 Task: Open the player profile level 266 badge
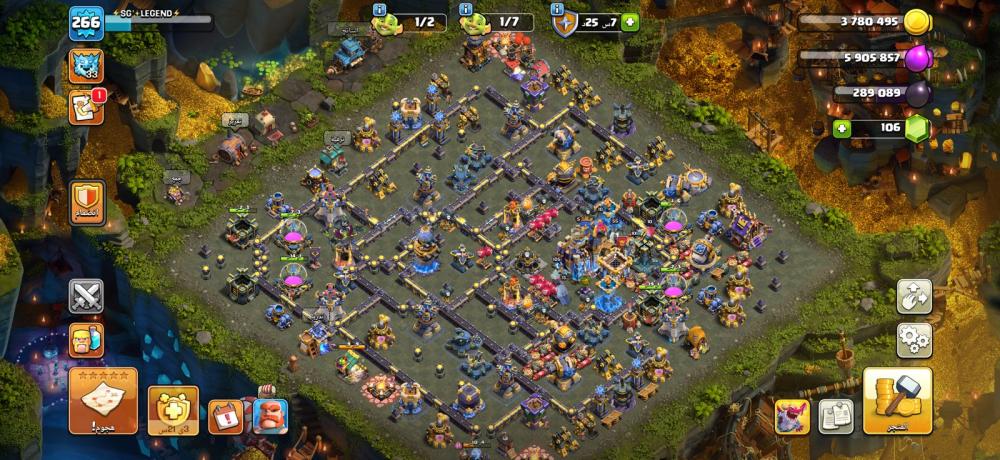click(86, 23)
